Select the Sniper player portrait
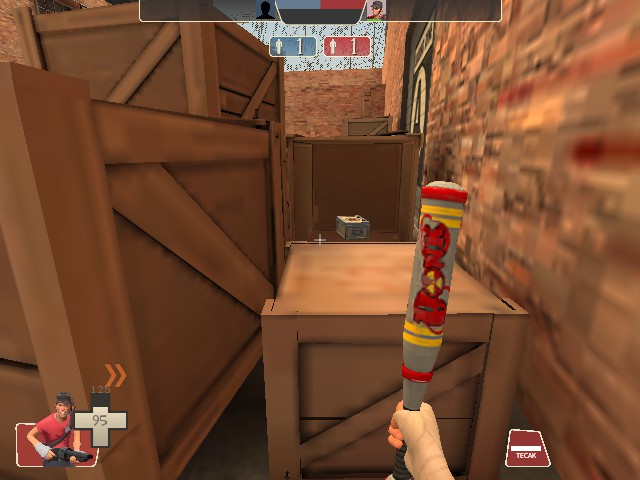Screen dimensions: 640x480 375,10
